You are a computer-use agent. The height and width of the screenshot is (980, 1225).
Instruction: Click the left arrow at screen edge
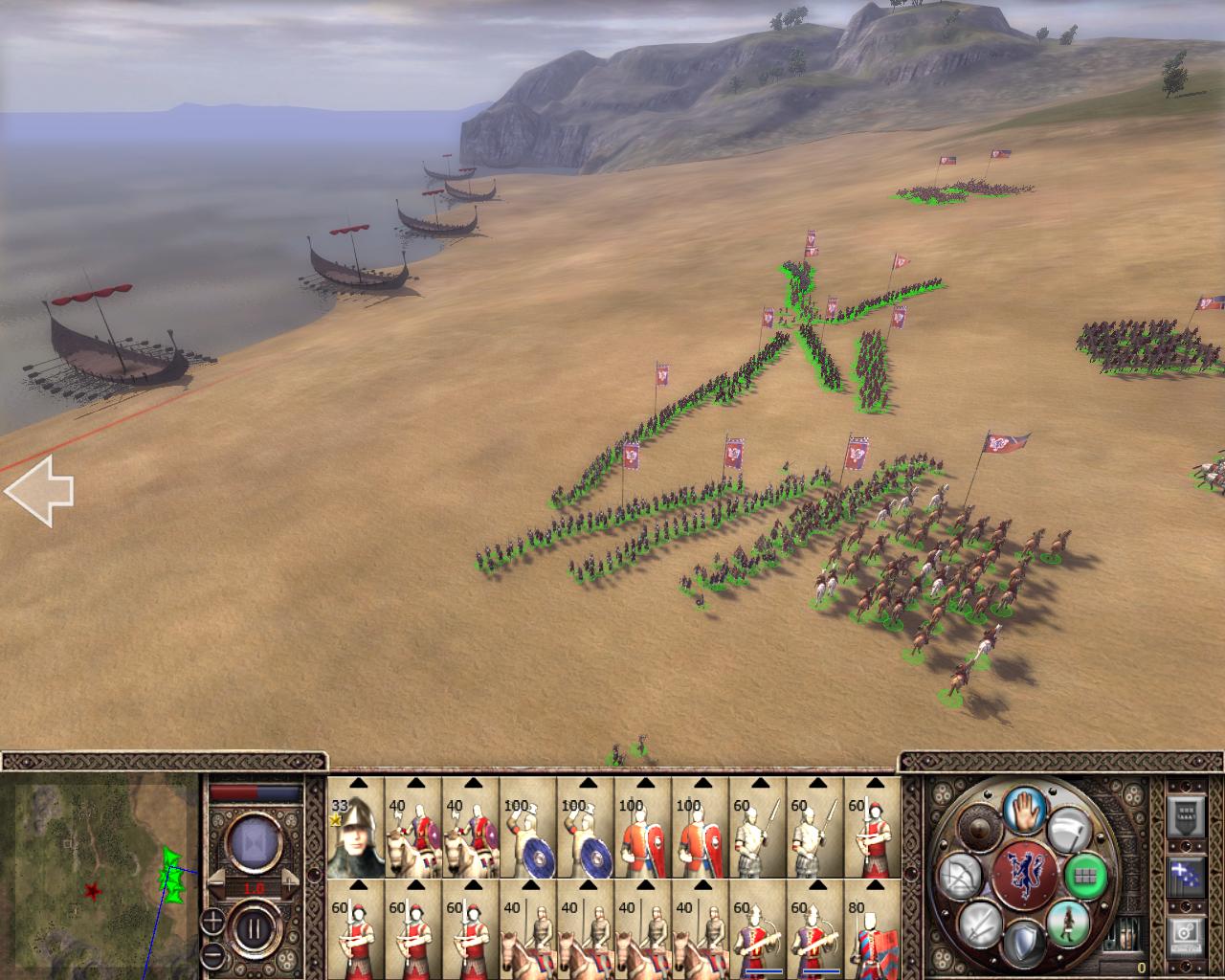tap(40, 491)
